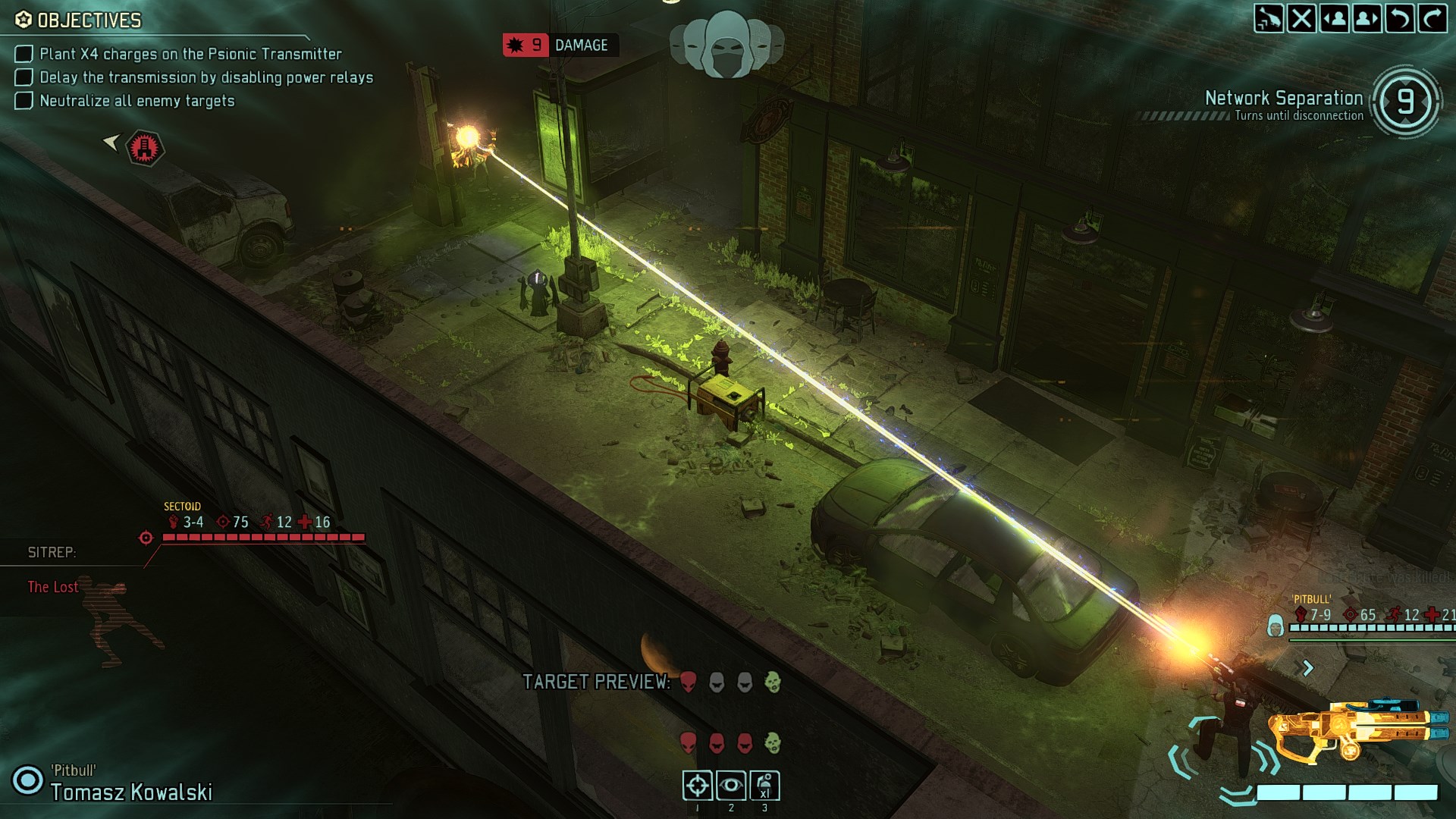Click the call evac Skyranger button
Viewport: 1456px width, 819px height.
pos(1269,18)
